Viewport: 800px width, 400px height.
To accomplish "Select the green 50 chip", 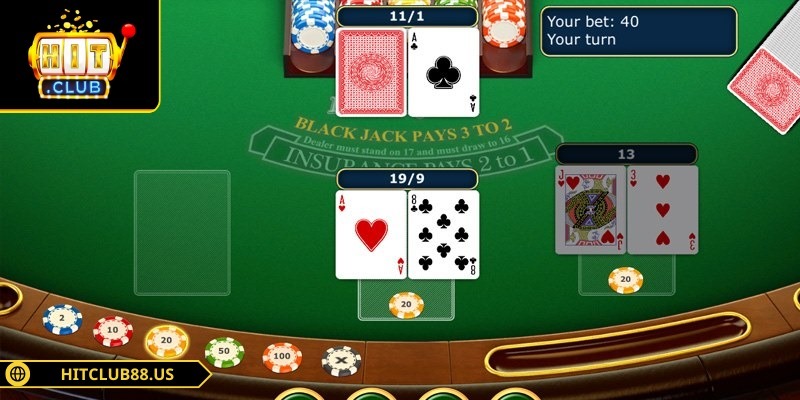I will click(224, 351).
